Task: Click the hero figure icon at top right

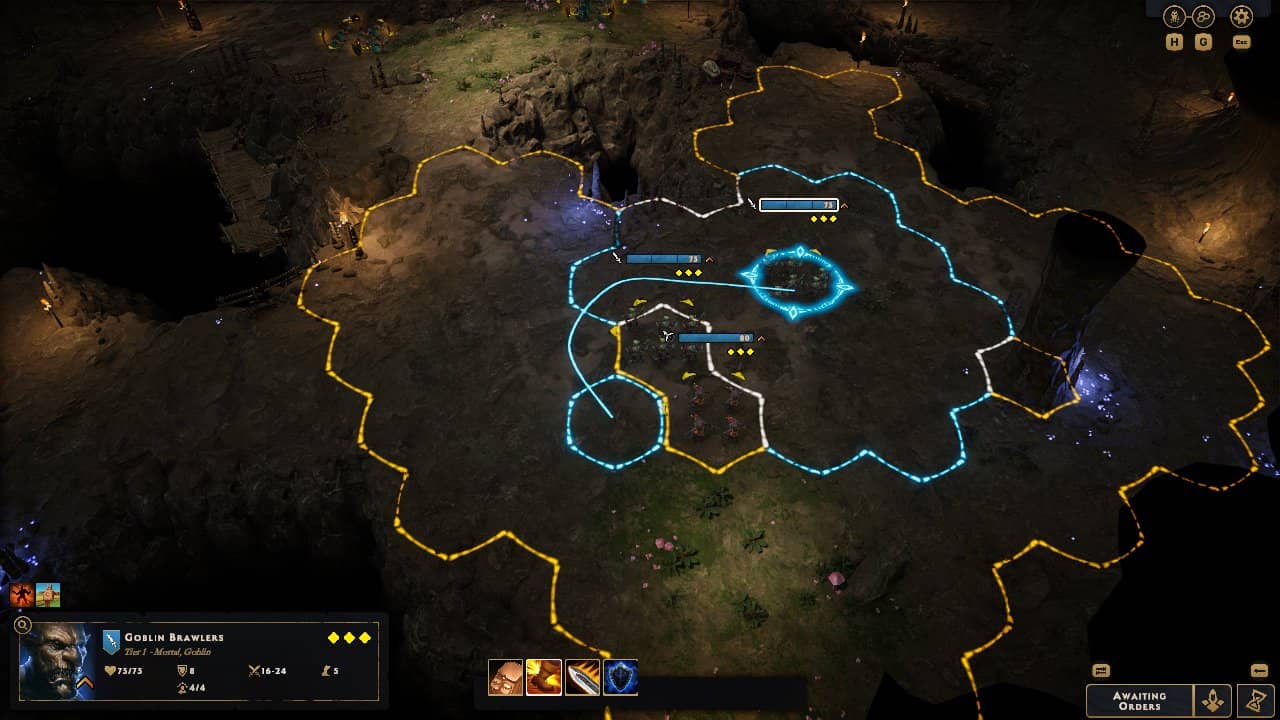Action: 1174,16
